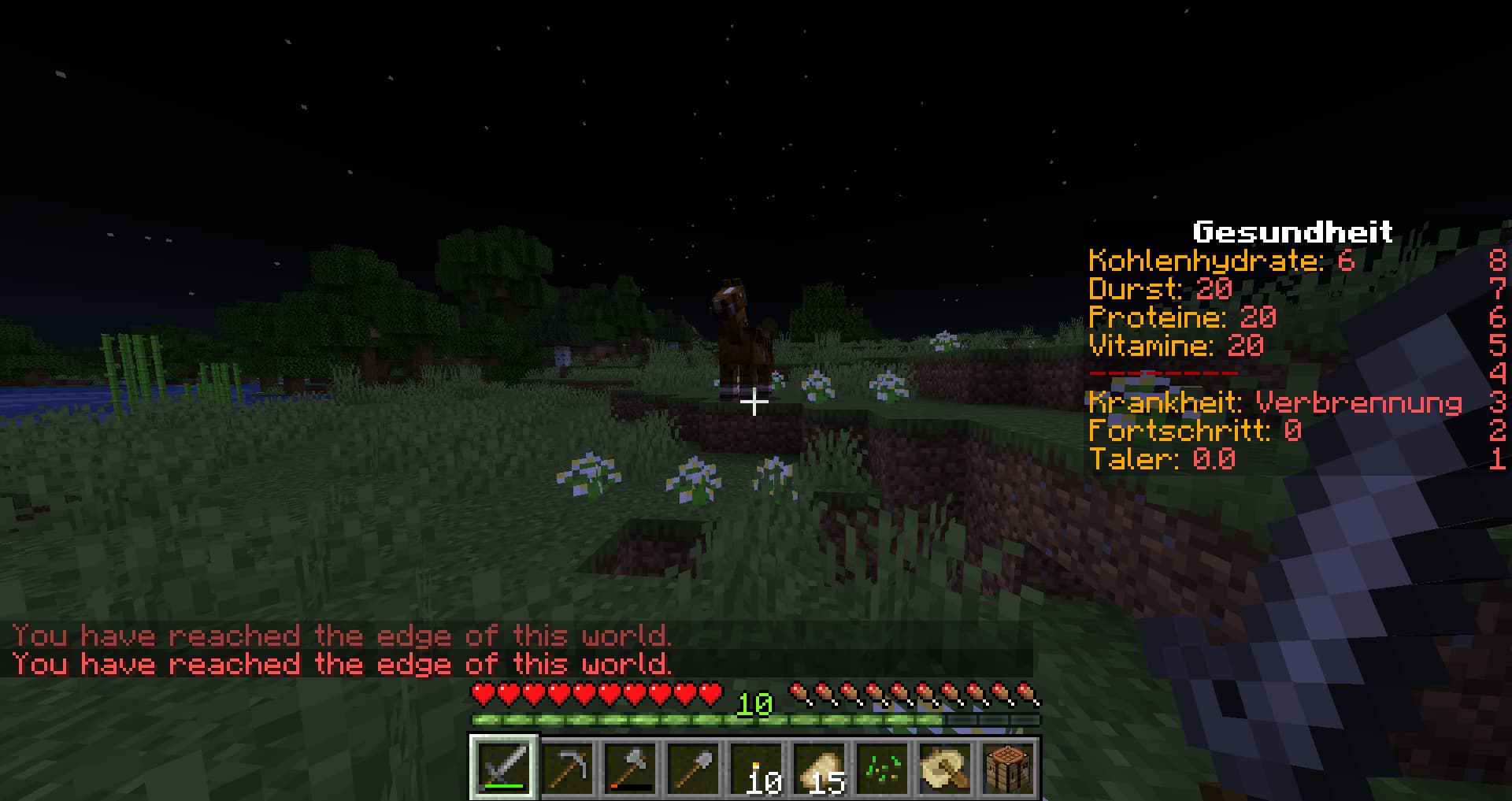Choose the stone axe in the hotbar
This screenshot has width=1512, height=801.
click(x=631, y=767)
